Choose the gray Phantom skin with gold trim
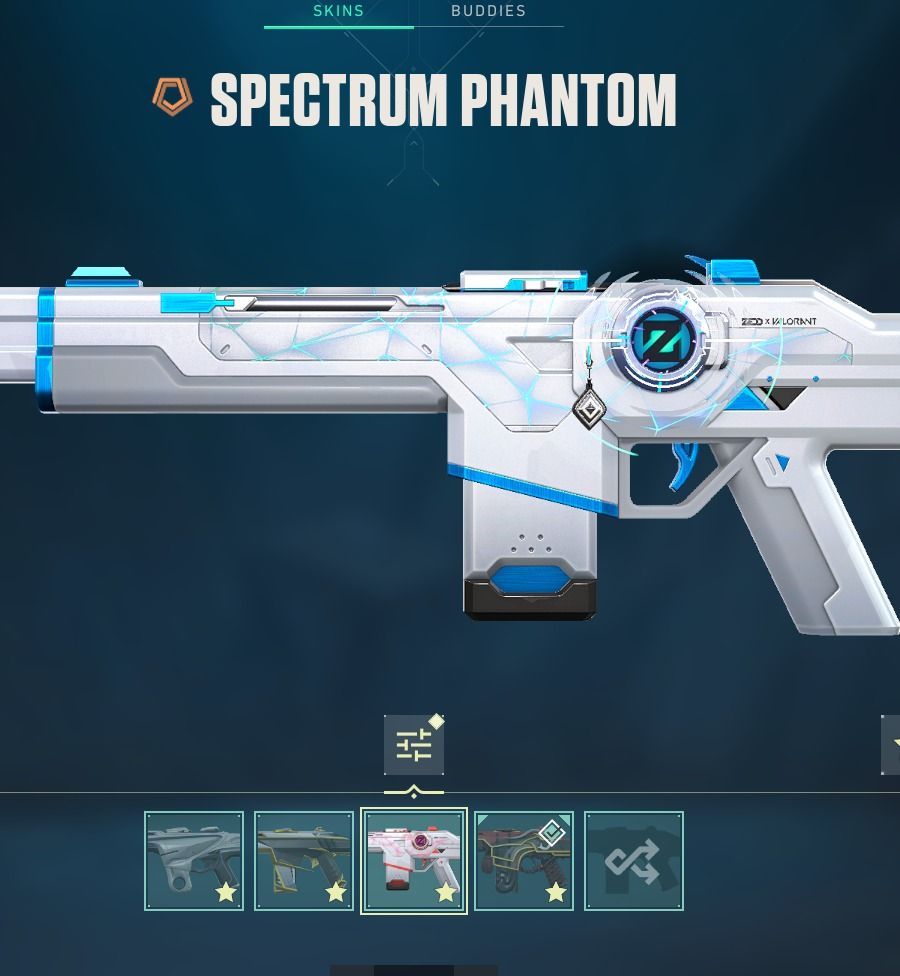 click(304, 861)
